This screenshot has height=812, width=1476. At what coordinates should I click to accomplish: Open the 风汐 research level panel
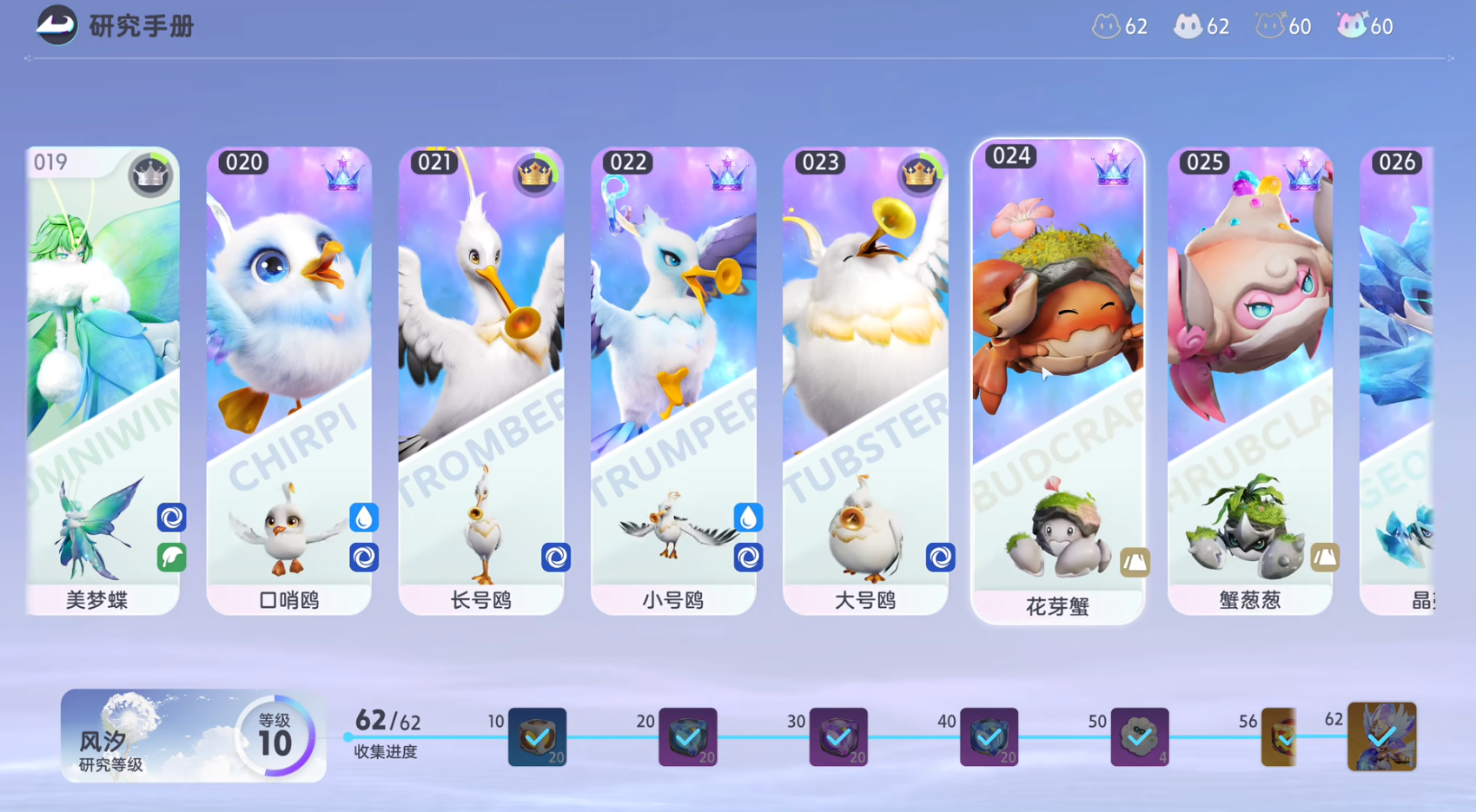(193, 736)
